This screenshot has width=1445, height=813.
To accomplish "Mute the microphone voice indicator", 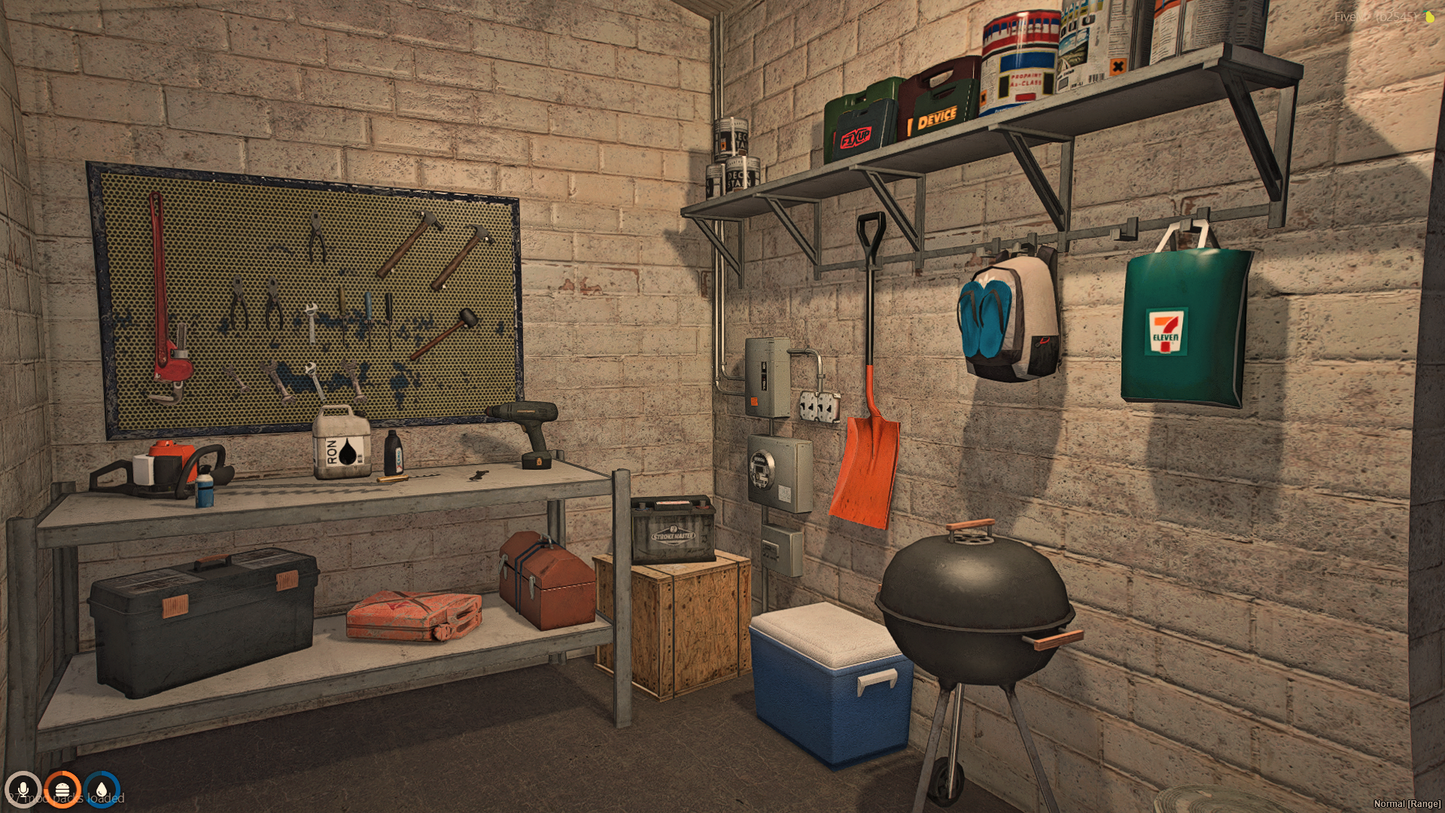I will [24, 789].
